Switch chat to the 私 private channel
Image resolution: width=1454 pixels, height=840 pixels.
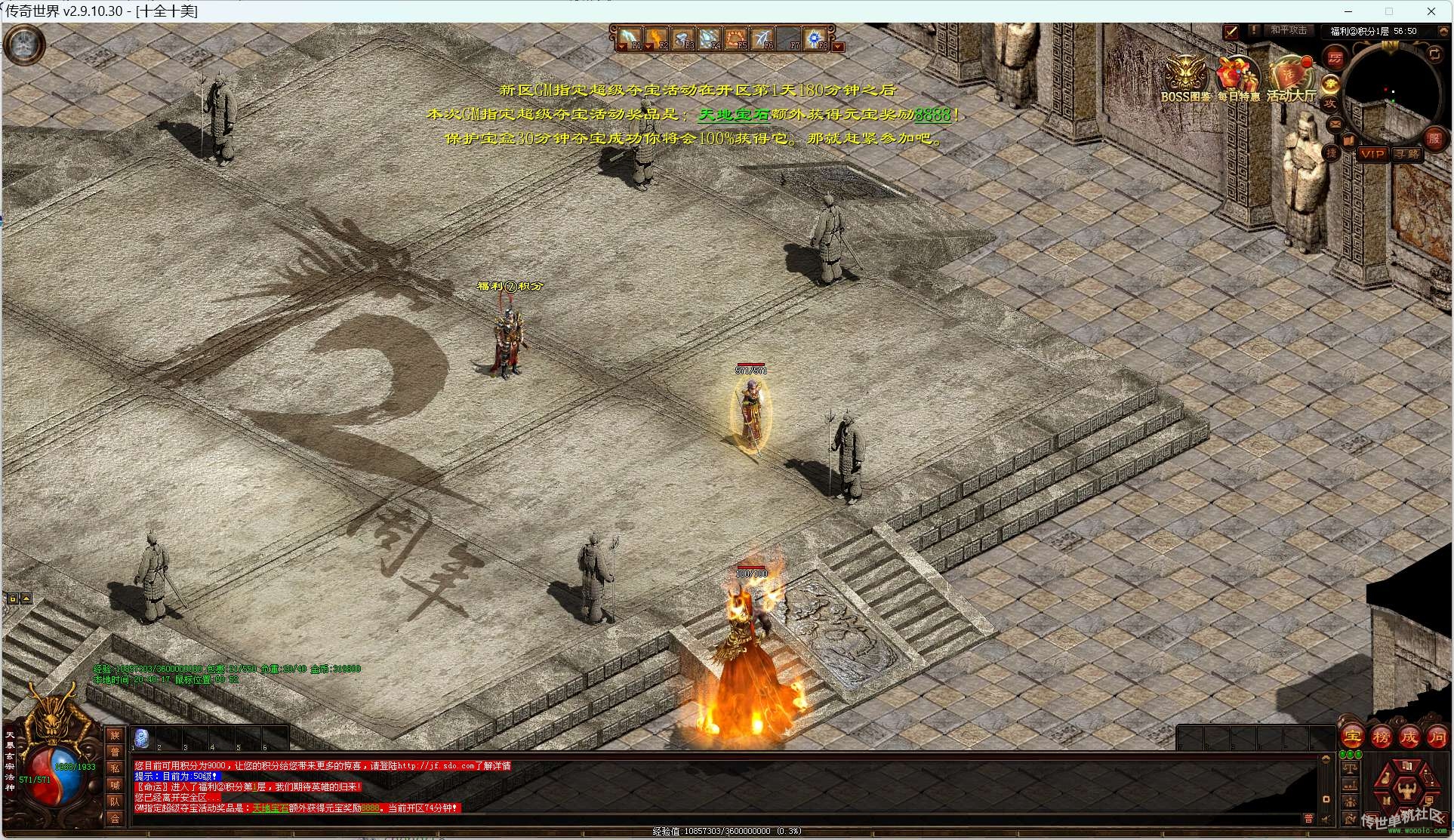[x=115, y=768]
